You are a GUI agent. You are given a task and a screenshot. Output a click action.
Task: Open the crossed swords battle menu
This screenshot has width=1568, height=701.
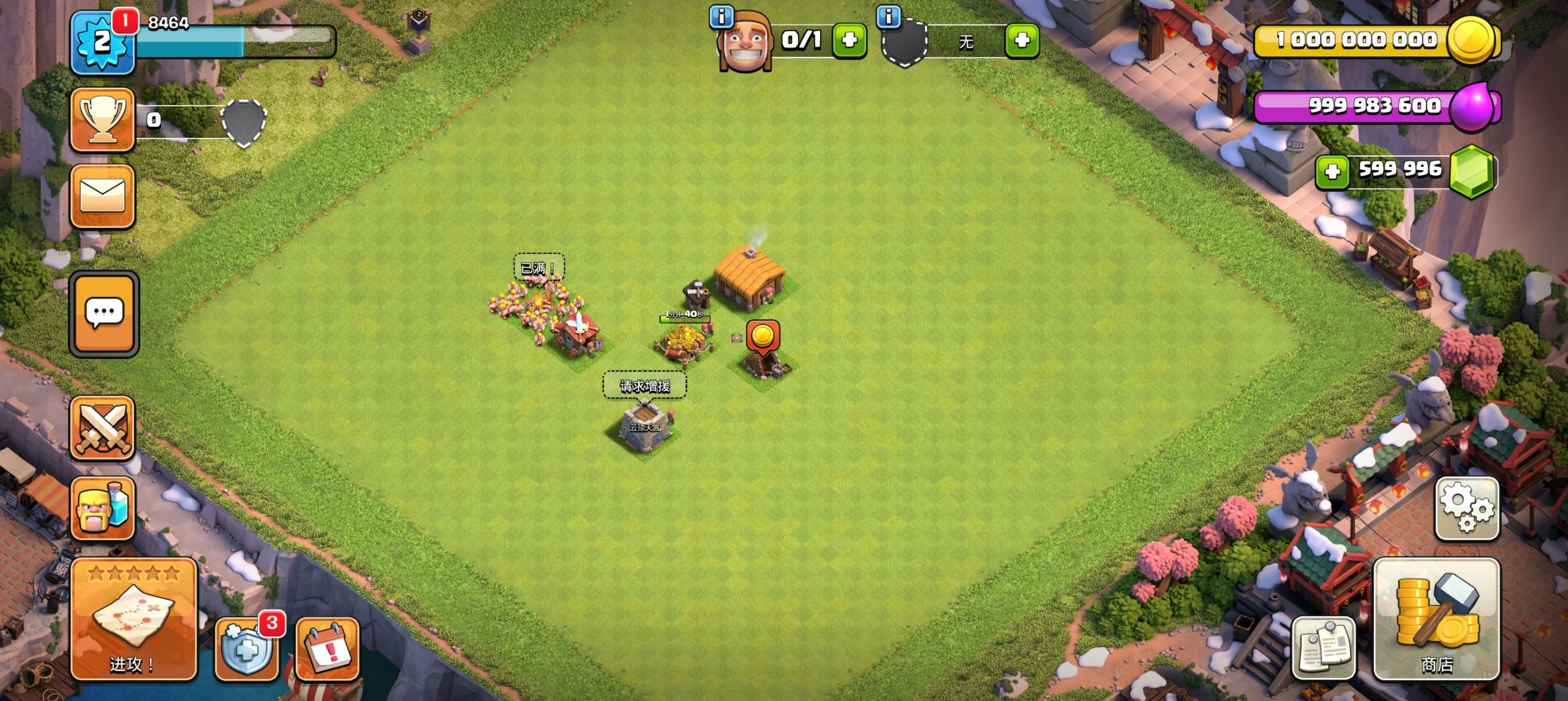click(x=102, y=428)
